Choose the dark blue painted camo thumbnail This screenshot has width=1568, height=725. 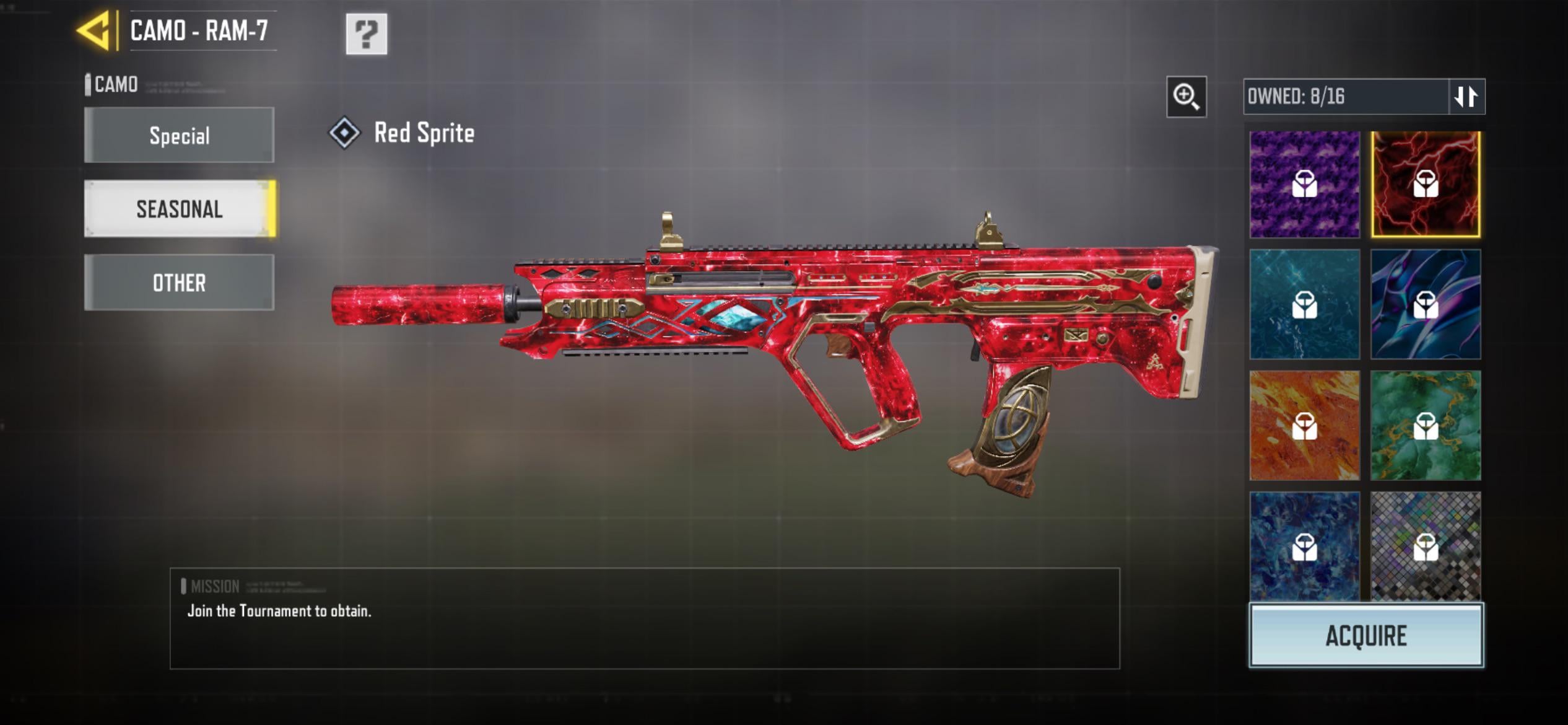click(1304, 546)
